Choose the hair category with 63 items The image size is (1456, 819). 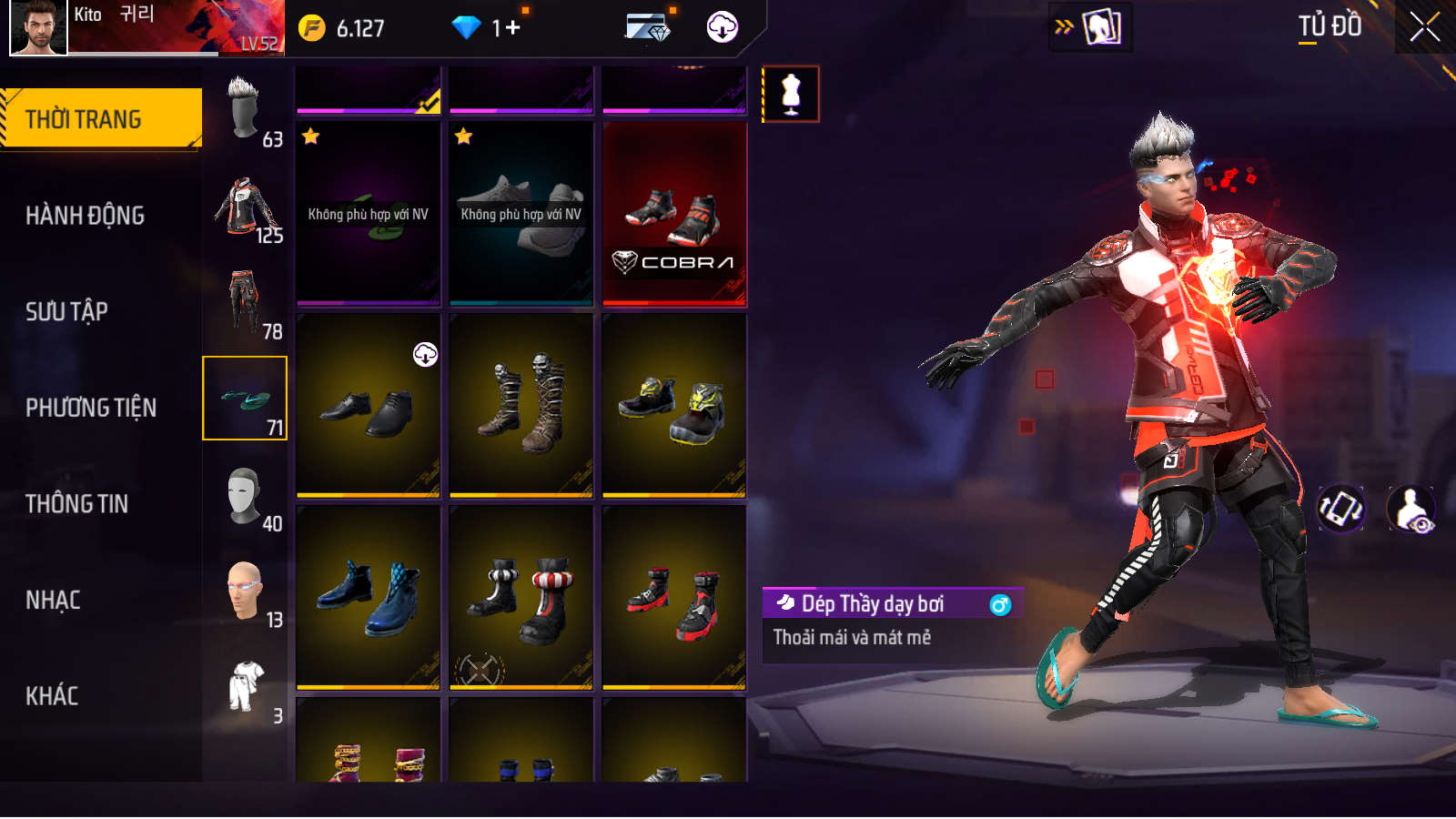(245, 111)
